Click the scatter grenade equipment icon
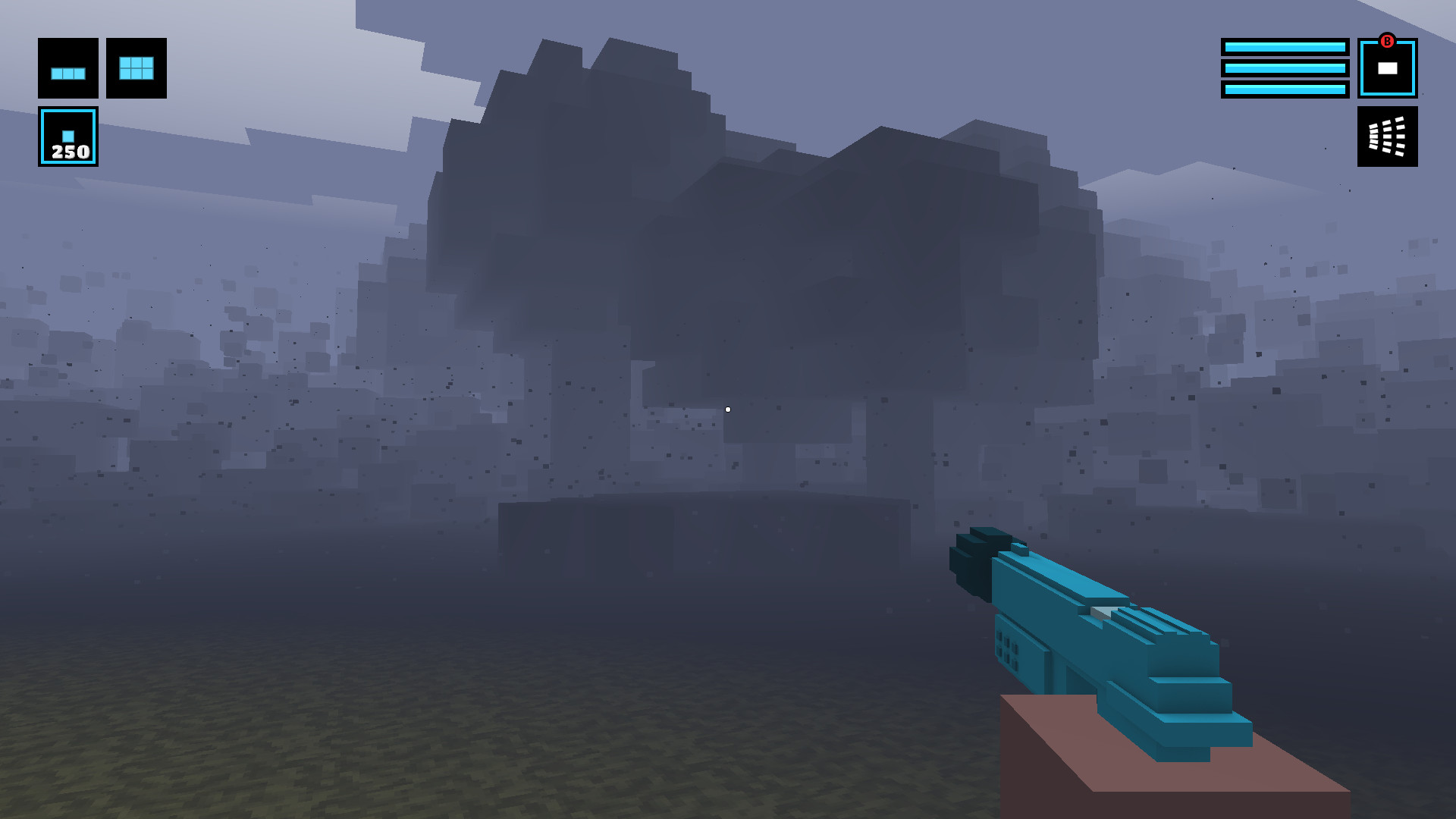The image size is (1456, 819). click(1387, 137)
